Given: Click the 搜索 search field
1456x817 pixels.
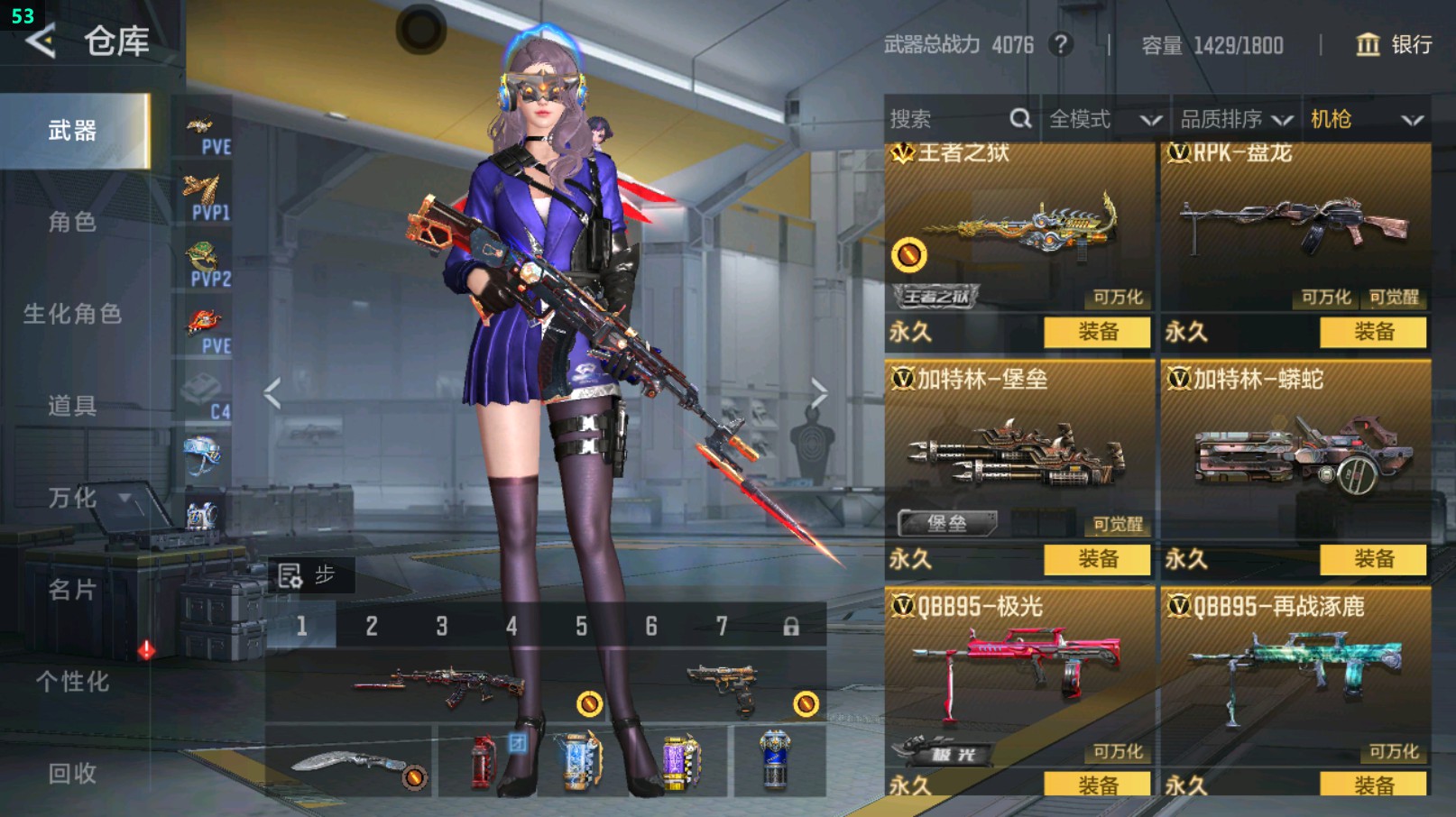Looking at the screenshot, I should [x=947, y=119].
